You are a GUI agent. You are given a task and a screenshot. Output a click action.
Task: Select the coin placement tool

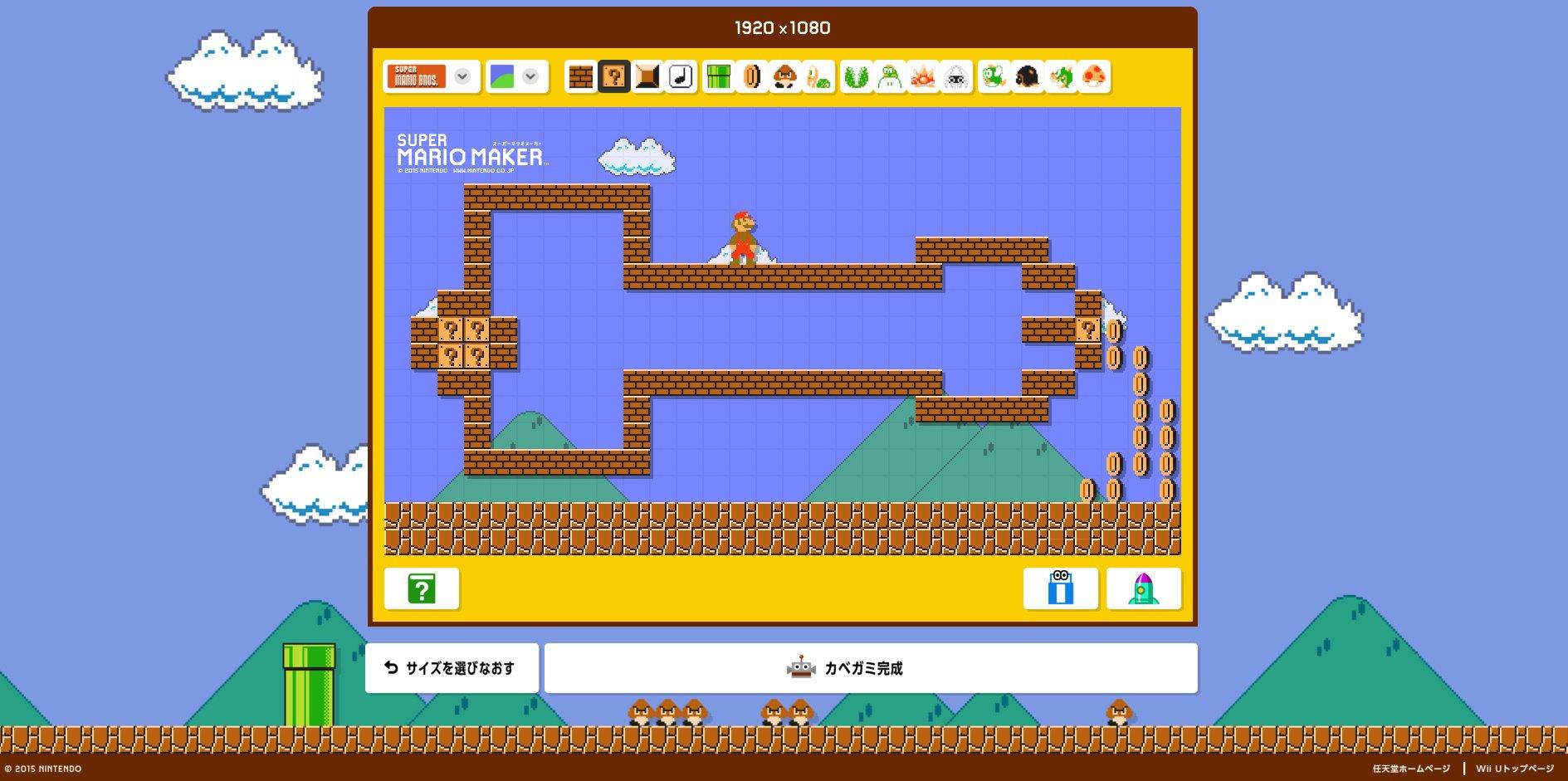pos(751,77)
